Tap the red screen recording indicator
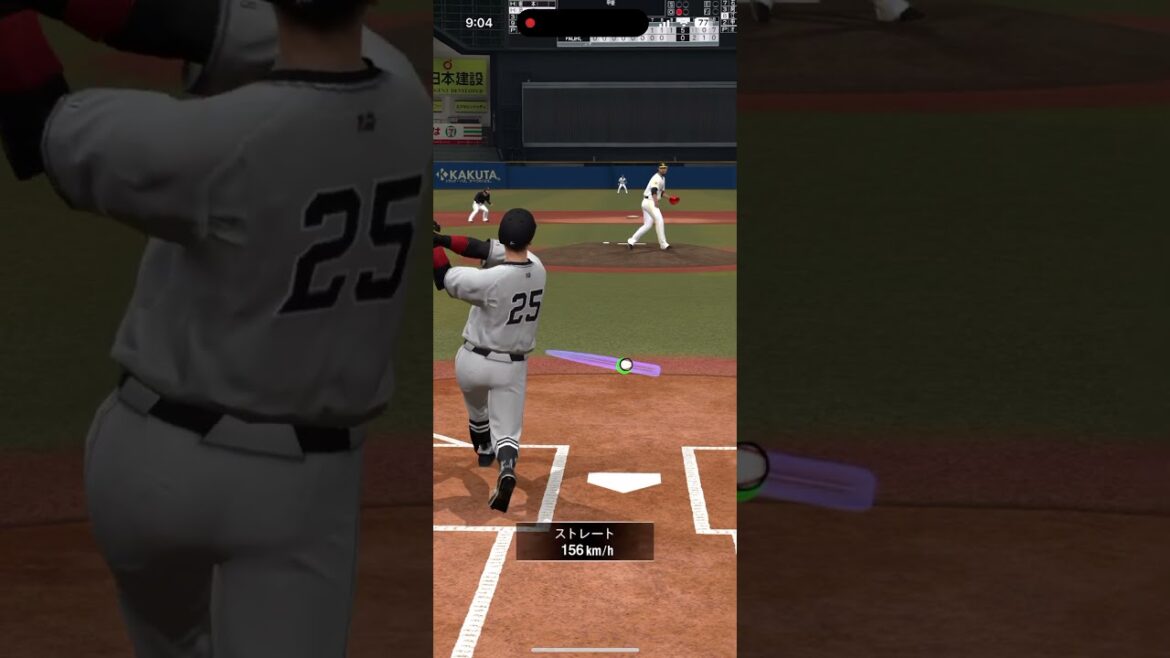The width and height of the screenshot is (1170, 658). pyautogui.click(x=530, y=23)
